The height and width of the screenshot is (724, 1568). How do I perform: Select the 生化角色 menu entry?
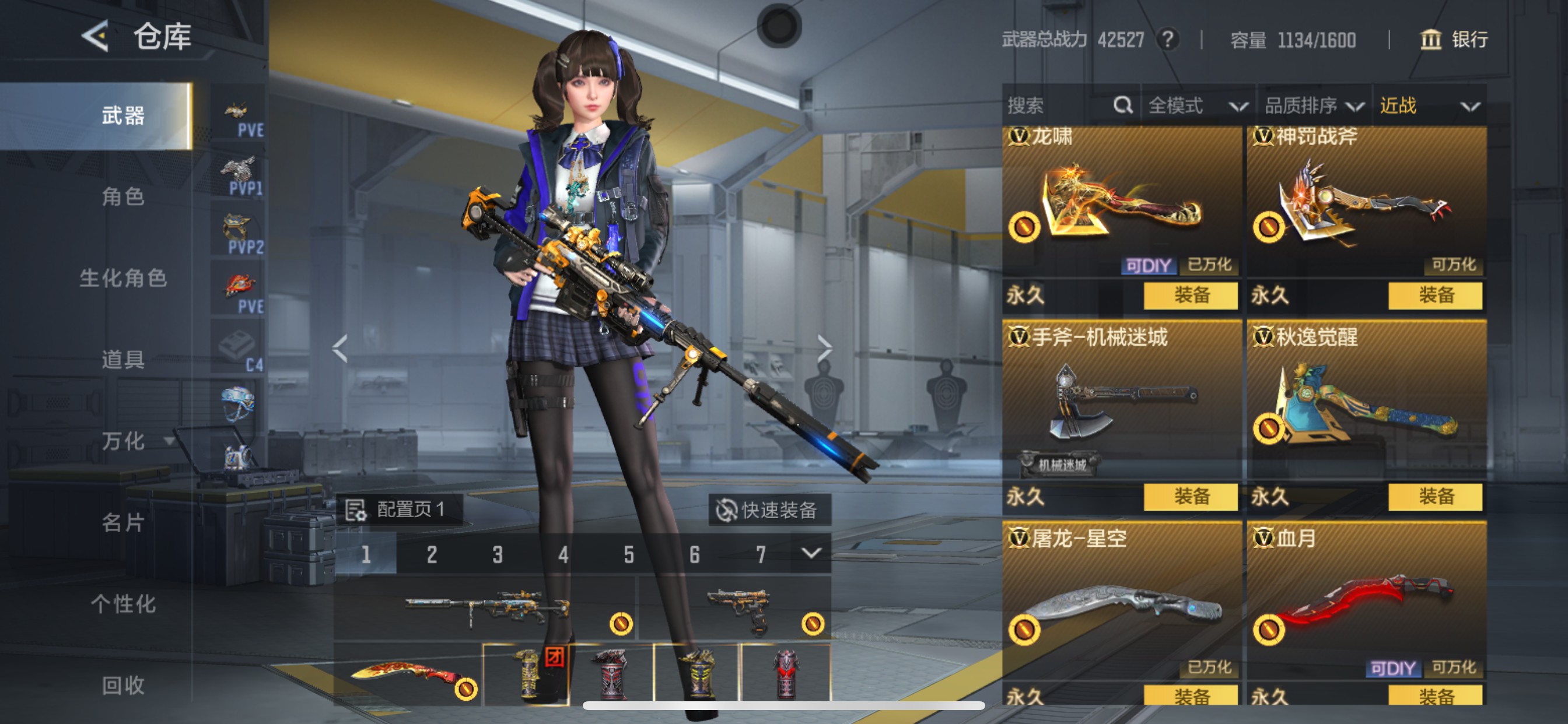[x=123, y=278]
